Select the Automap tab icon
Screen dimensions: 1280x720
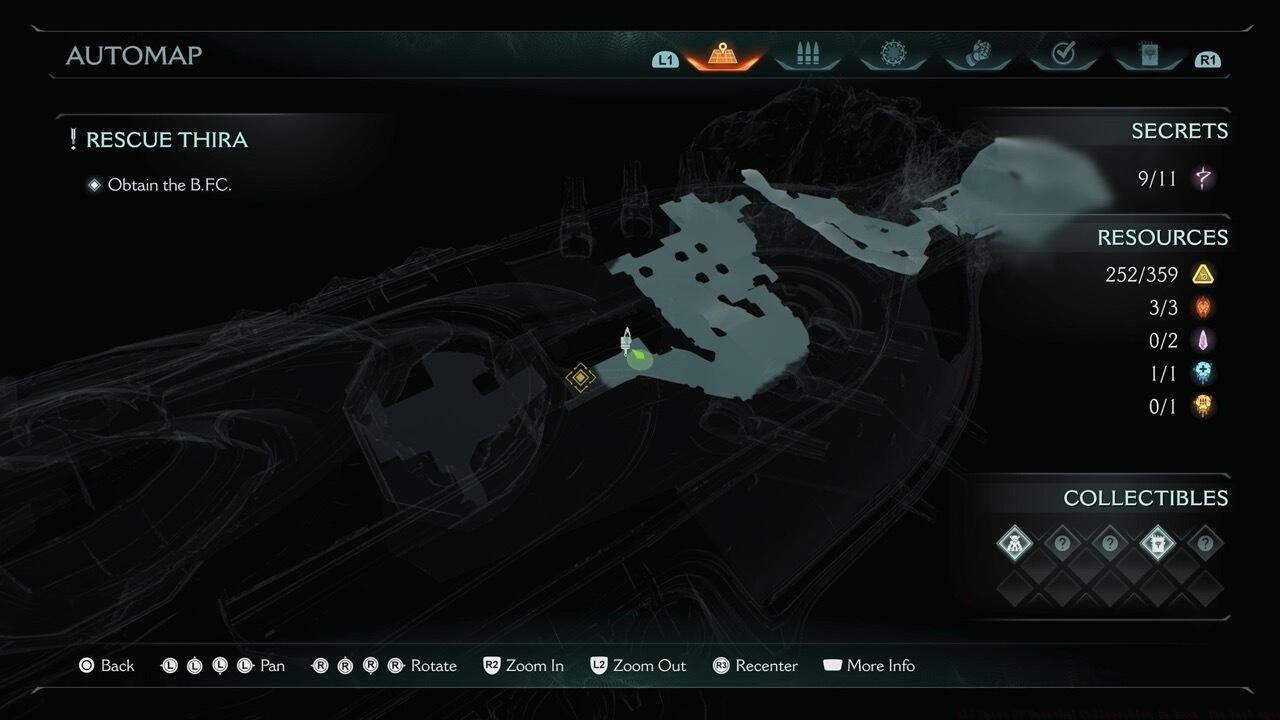point(722,55)
